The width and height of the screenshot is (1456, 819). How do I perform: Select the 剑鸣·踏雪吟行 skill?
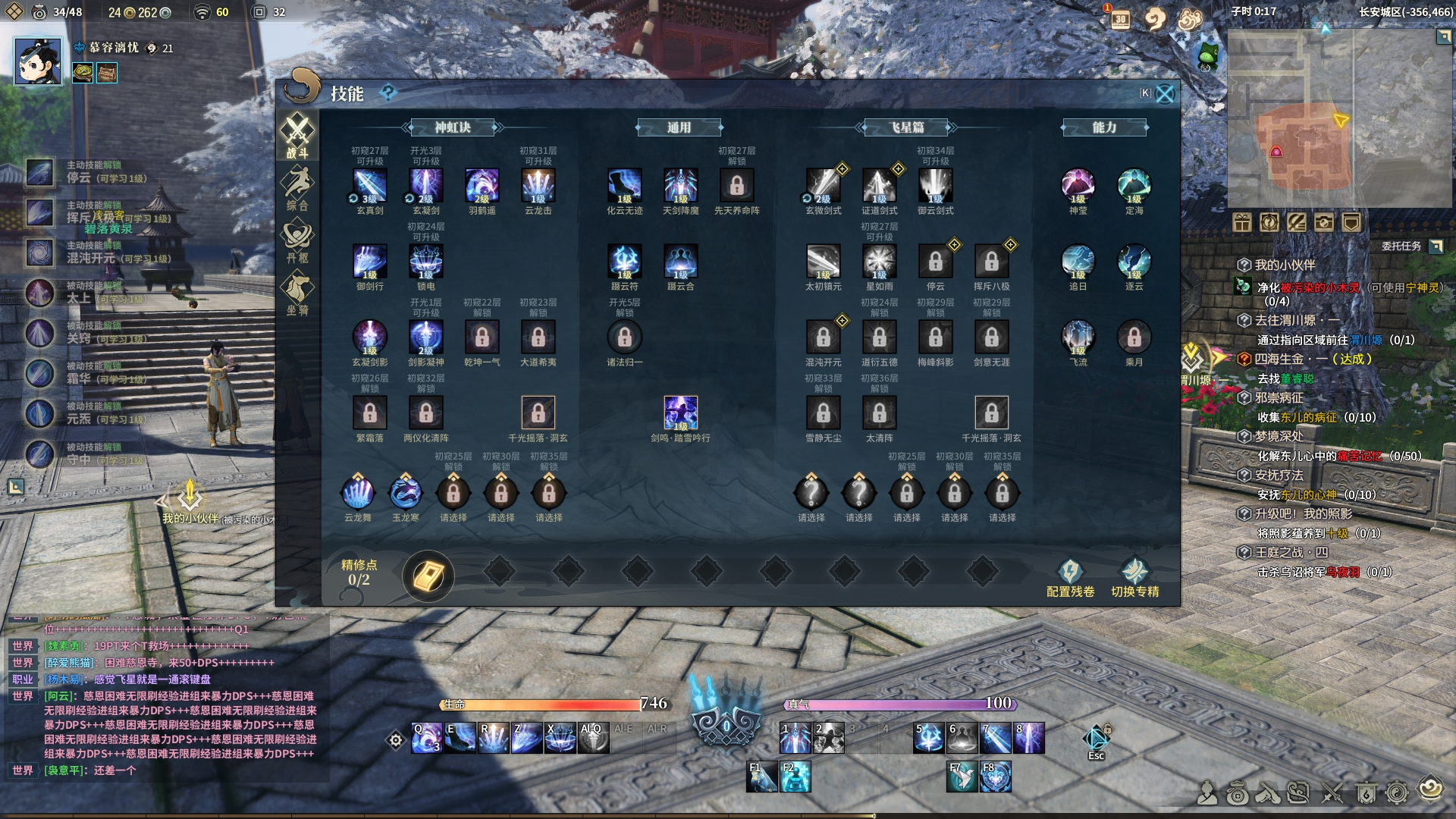681,413
